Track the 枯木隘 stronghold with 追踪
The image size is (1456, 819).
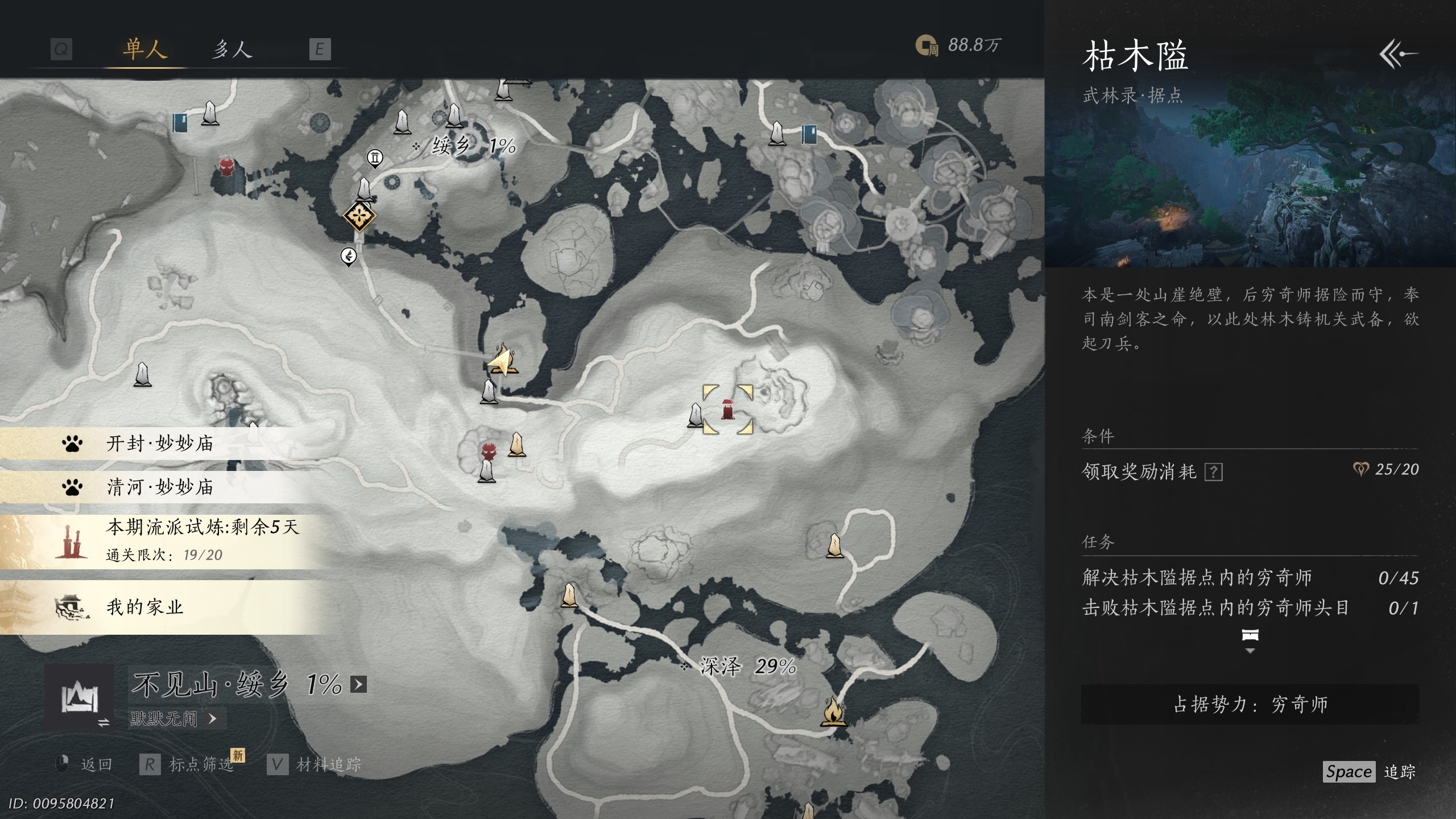[1370, 772]
